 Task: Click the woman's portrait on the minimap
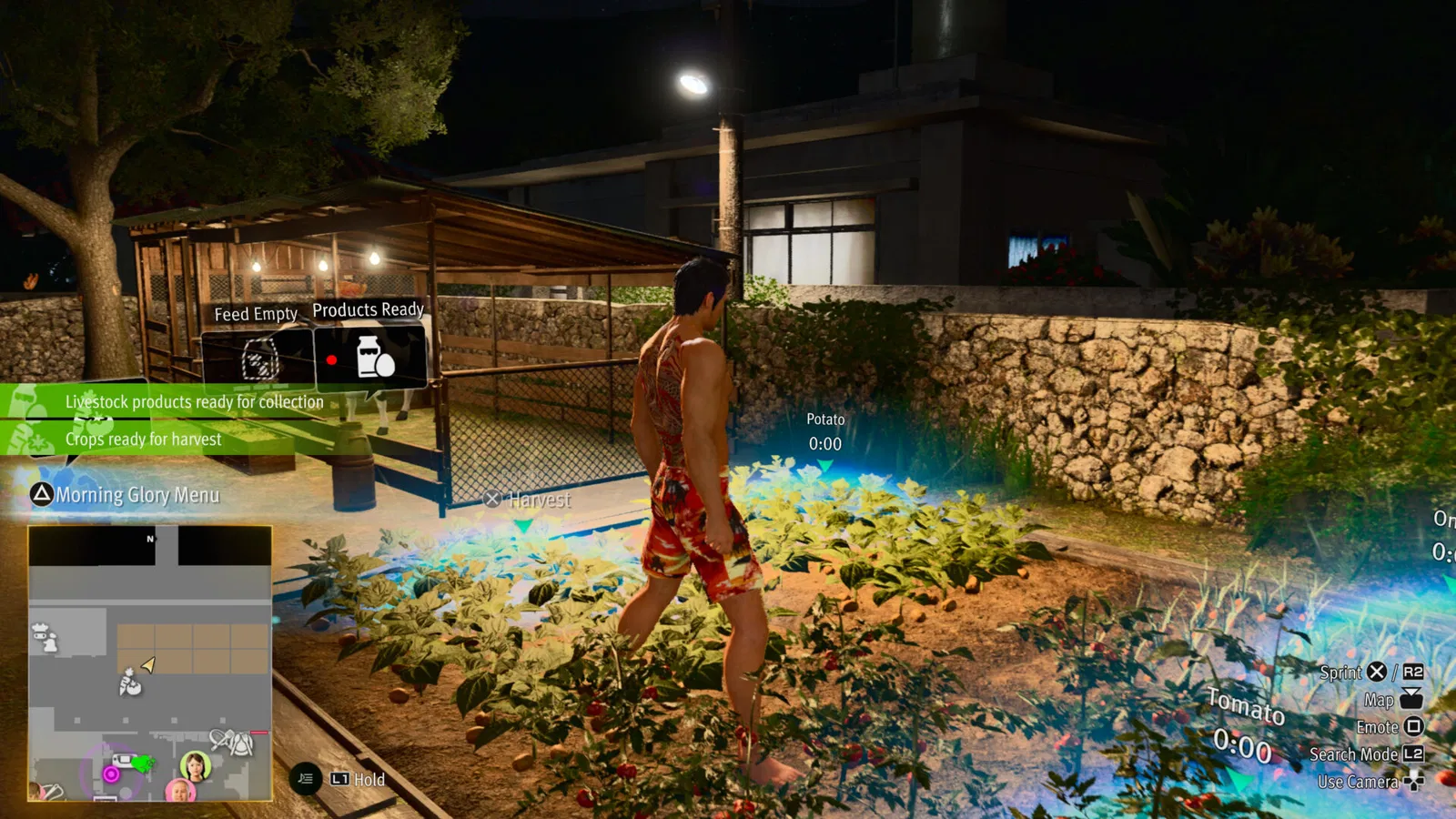coord(196,765)
